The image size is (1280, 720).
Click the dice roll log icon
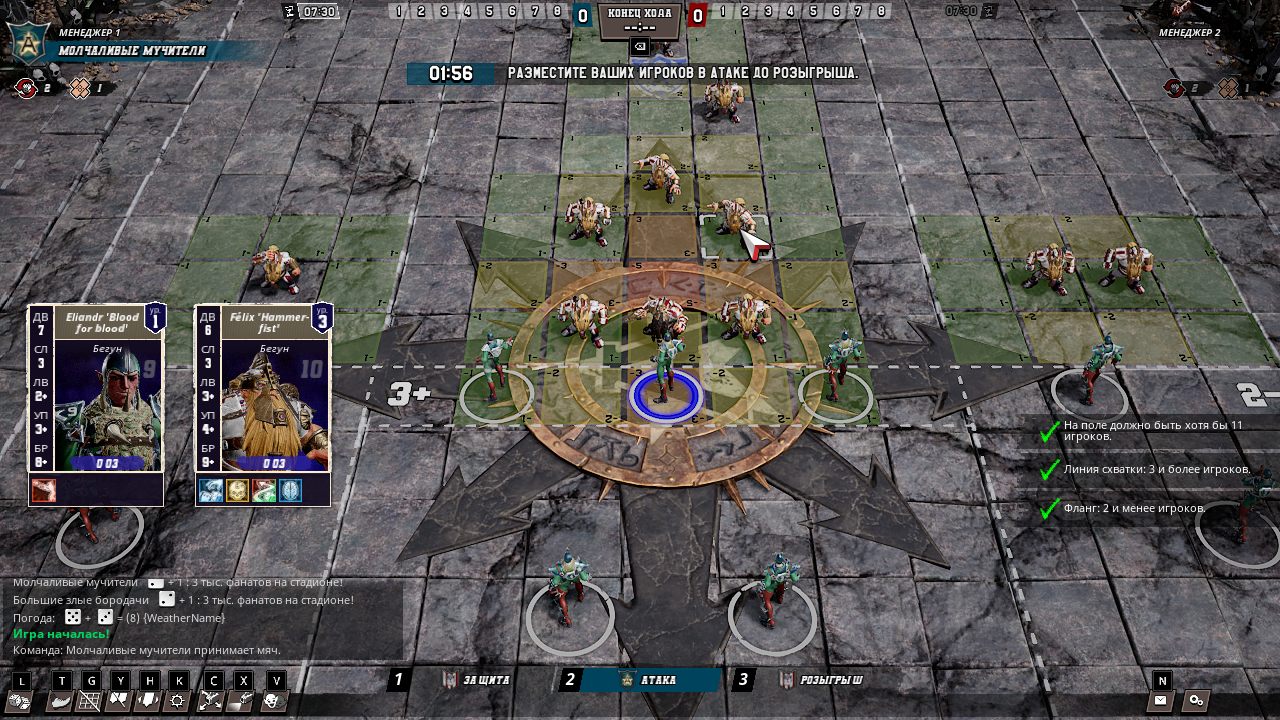click(x=19, y=703)
